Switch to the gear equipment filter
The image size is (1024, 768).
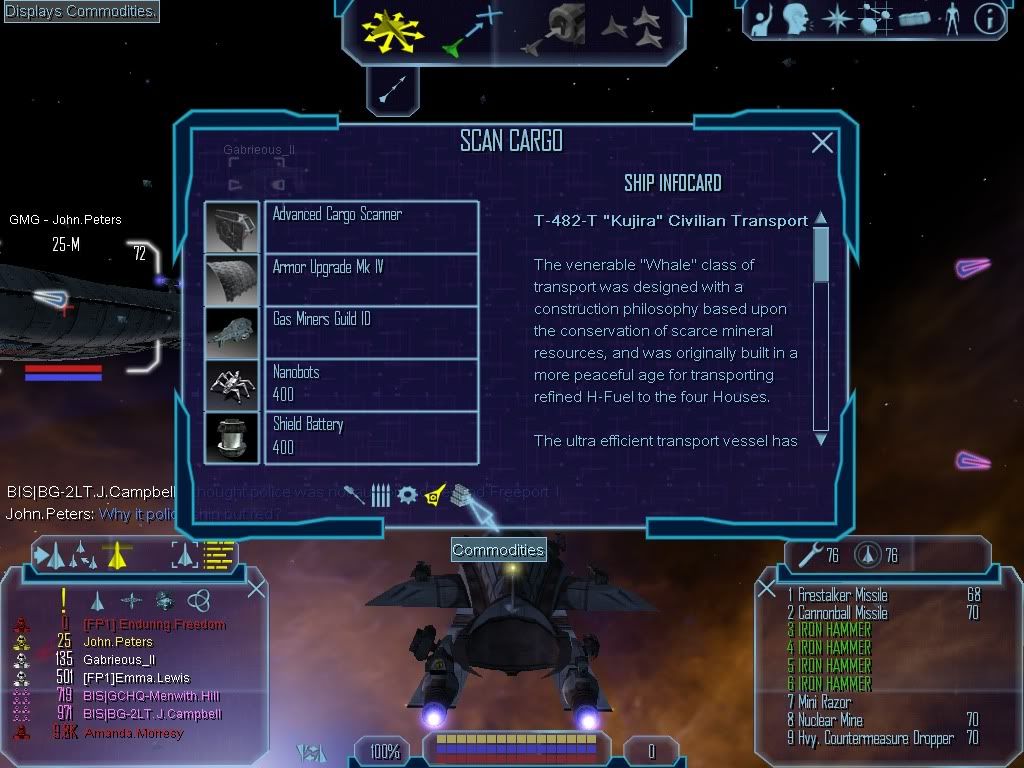[x=407, y=495]
